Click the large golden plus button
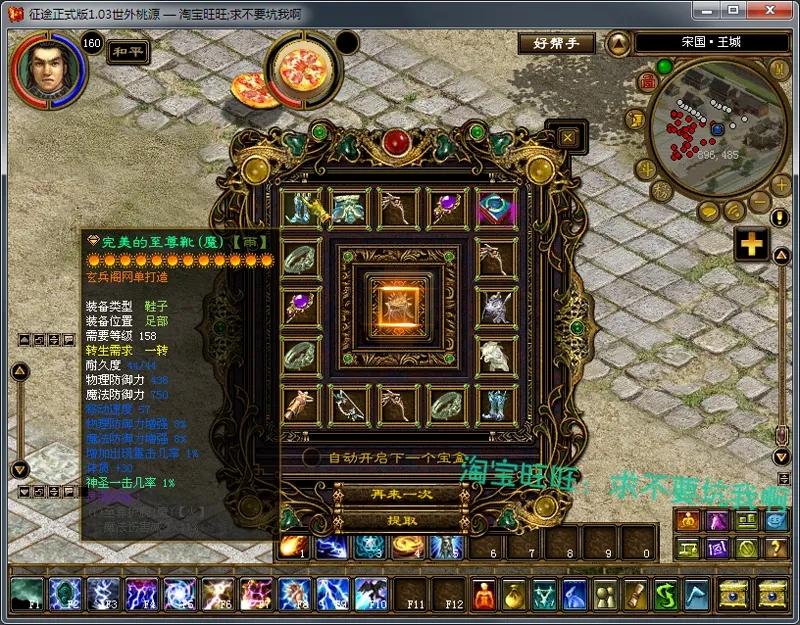This screenshot has width=800, height=625. coord(751,244)
